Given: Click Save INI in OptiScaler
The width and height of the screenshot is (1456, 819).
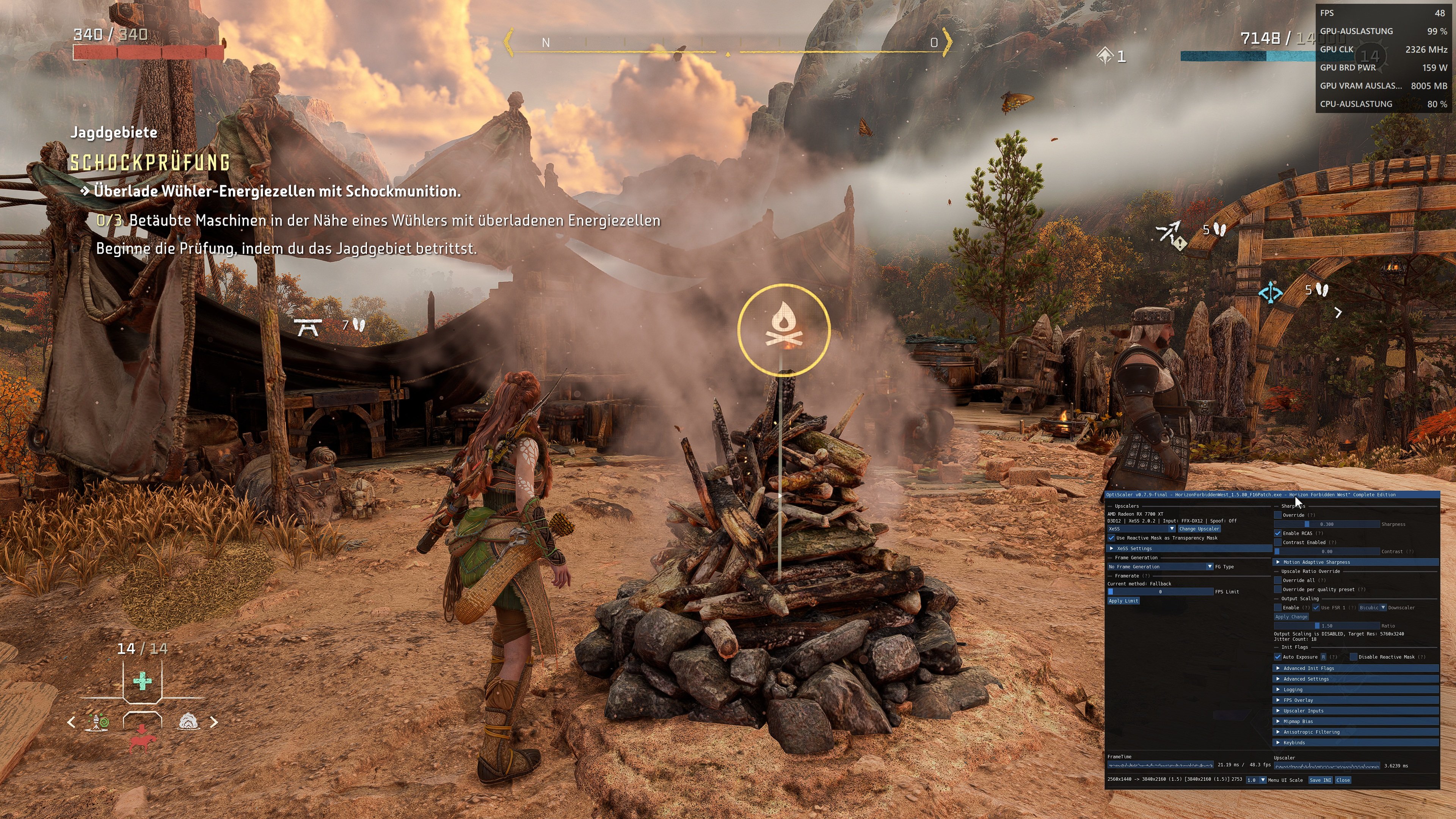Looking at the screenshot, I should click(x=1320, y=780).
